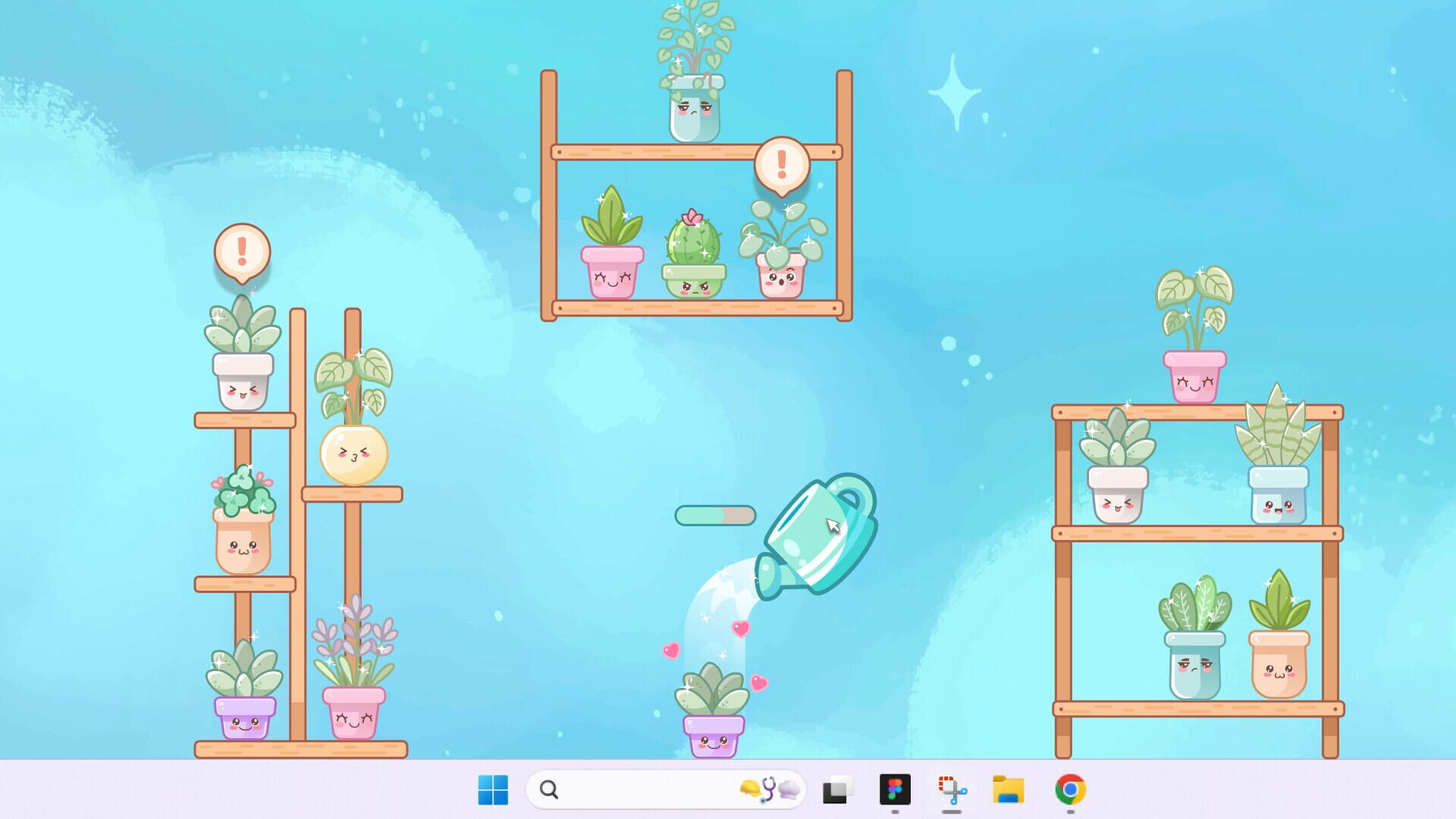Open the Windows Start menu

click(x=493, y=791)
